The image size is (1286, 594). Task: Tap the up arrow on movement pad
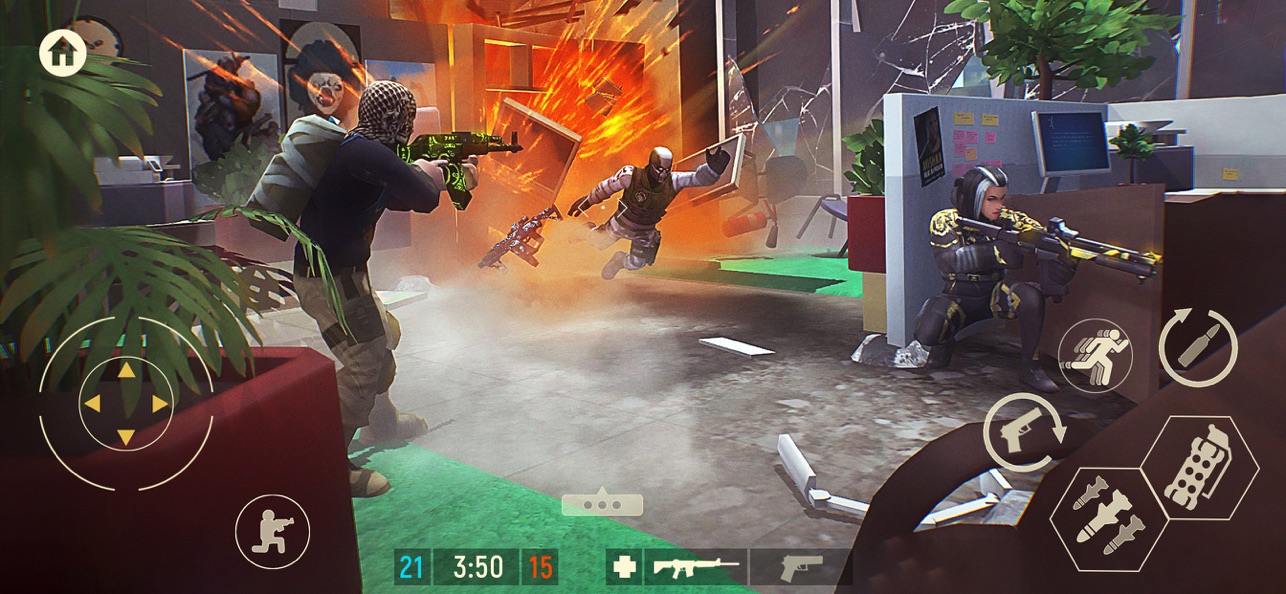click(x=126, y=371)
